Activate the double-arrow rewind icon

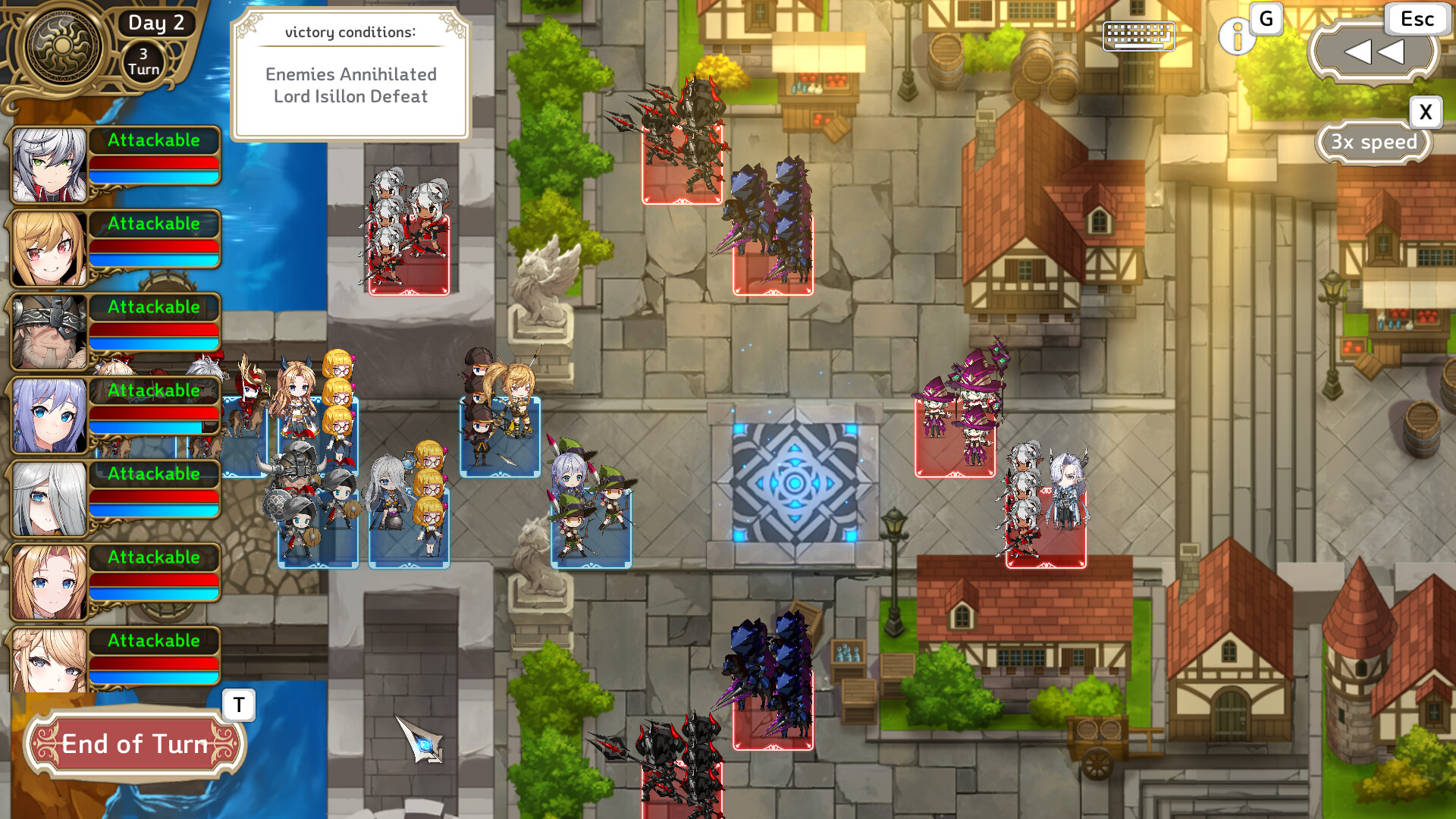click(1374, 52)
